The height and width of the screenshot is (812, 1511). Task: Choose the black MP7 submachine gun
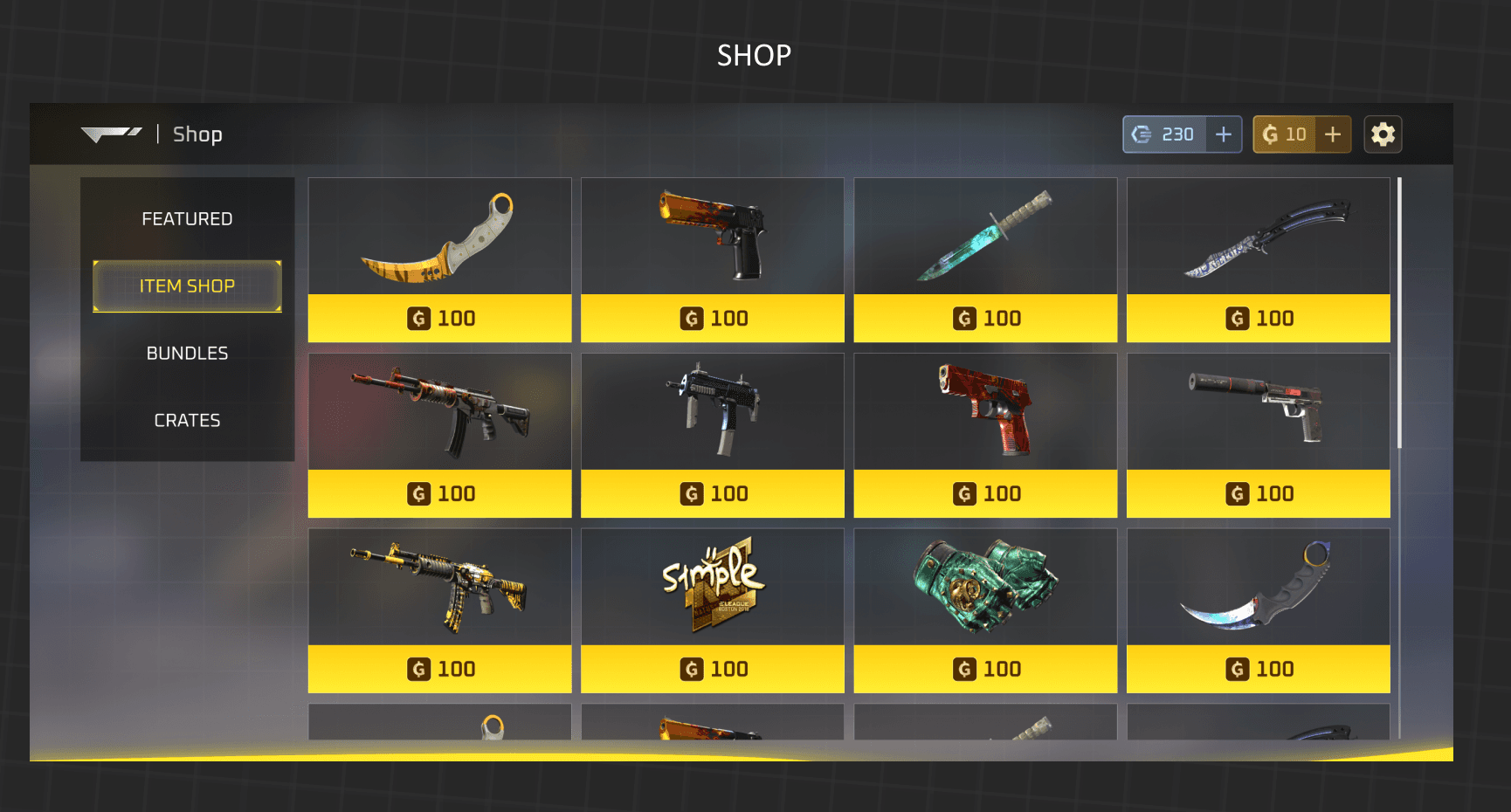712,435
